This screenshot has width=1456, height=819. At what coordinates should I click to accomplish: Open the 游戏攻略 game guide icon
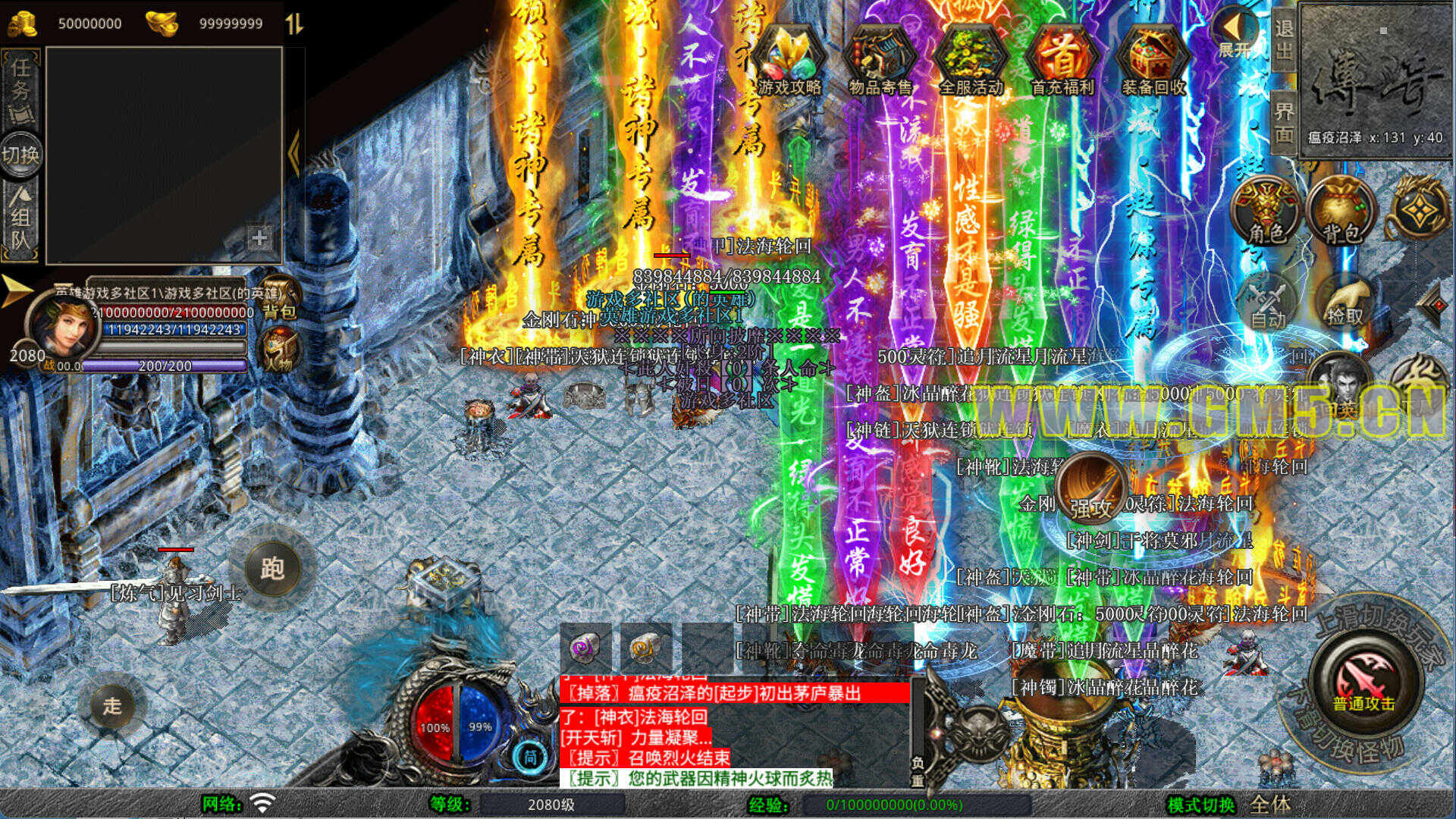point(789,61)
